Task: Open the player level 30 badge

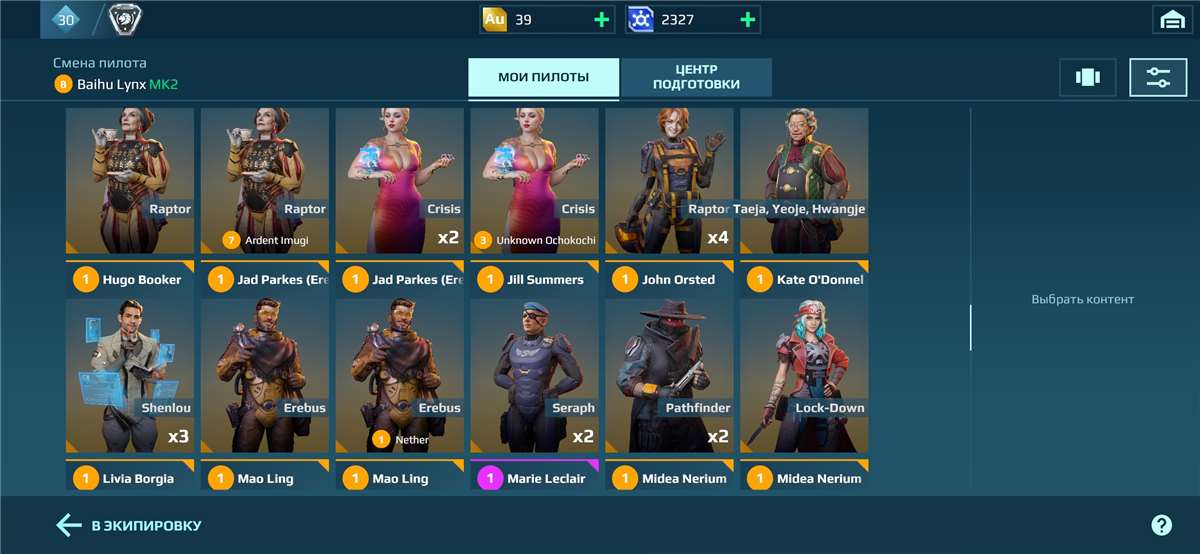Action: [66, 19]
